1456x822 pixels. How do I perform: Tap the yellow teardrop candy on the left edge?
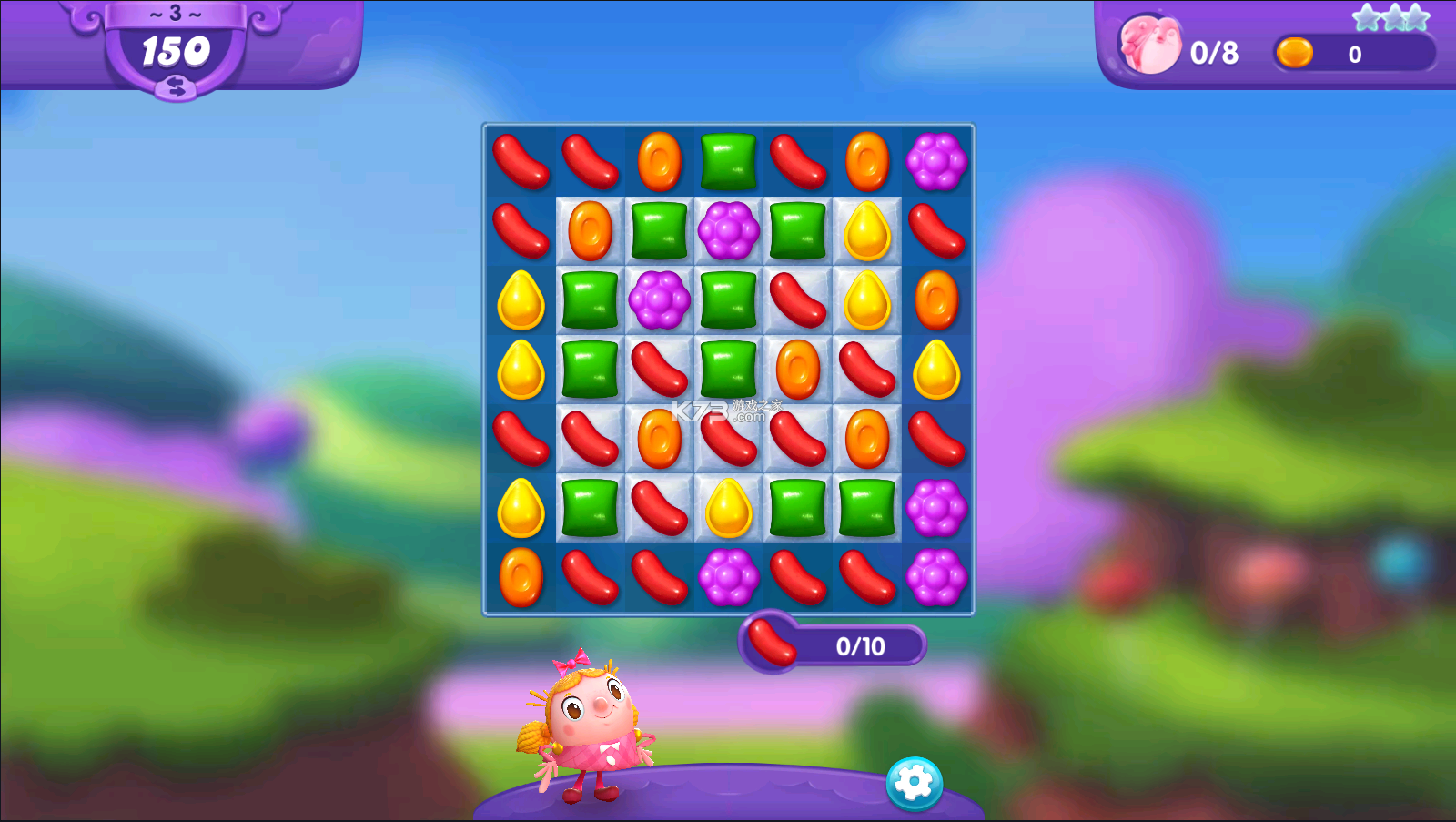pos(520,302)
